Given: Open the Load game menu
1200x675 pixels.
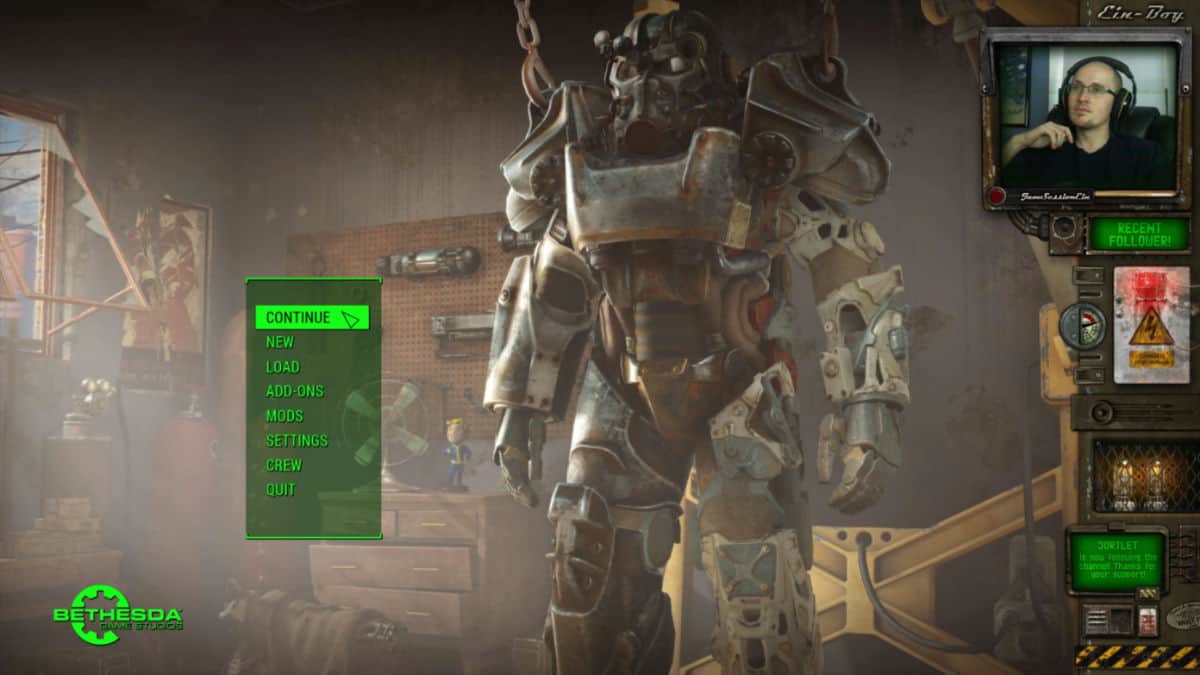Looking at the screenshot, I should pos(283,367).
